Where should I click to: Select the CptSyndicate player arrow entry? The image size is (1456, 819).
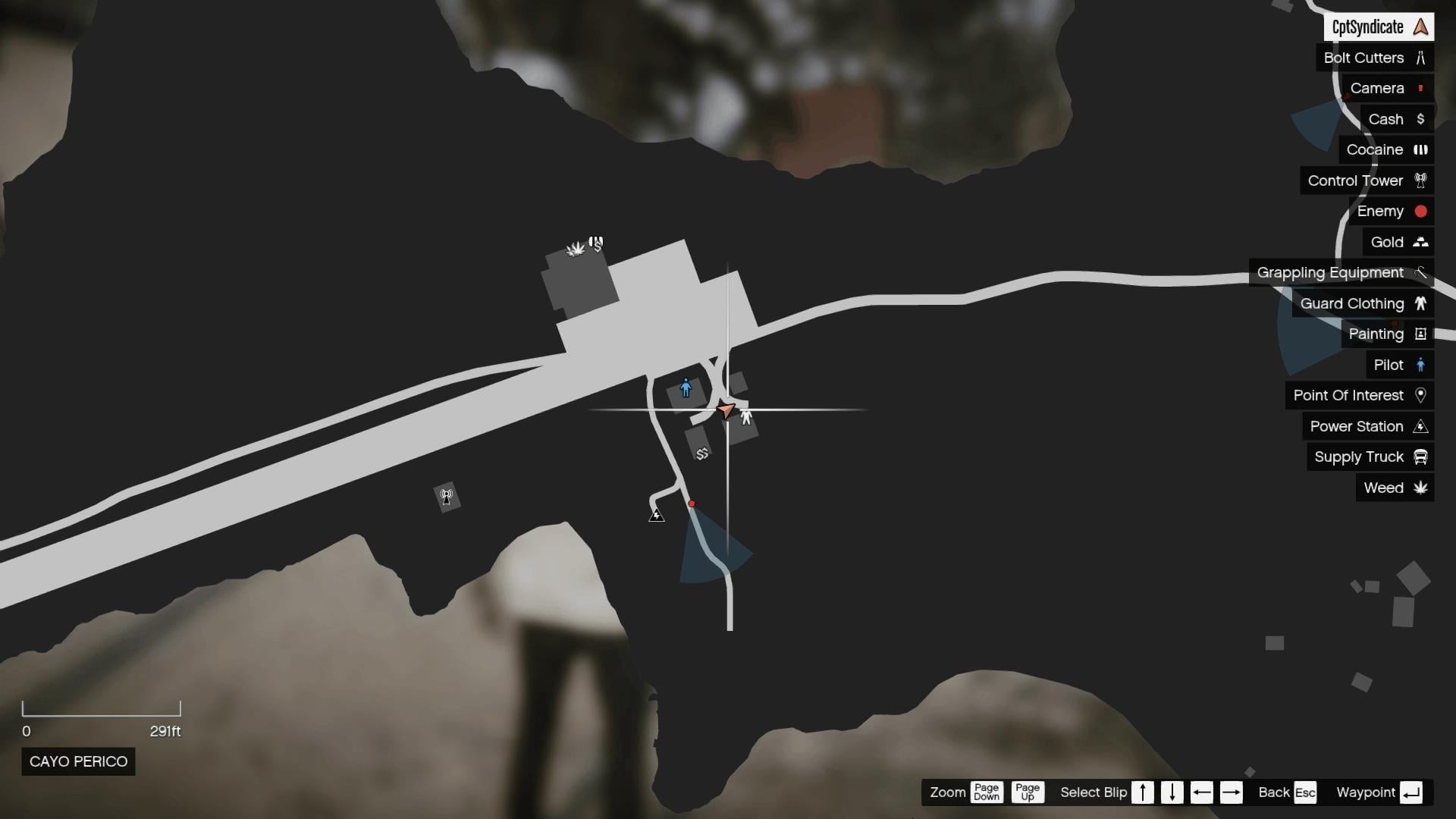[1419, 27]
